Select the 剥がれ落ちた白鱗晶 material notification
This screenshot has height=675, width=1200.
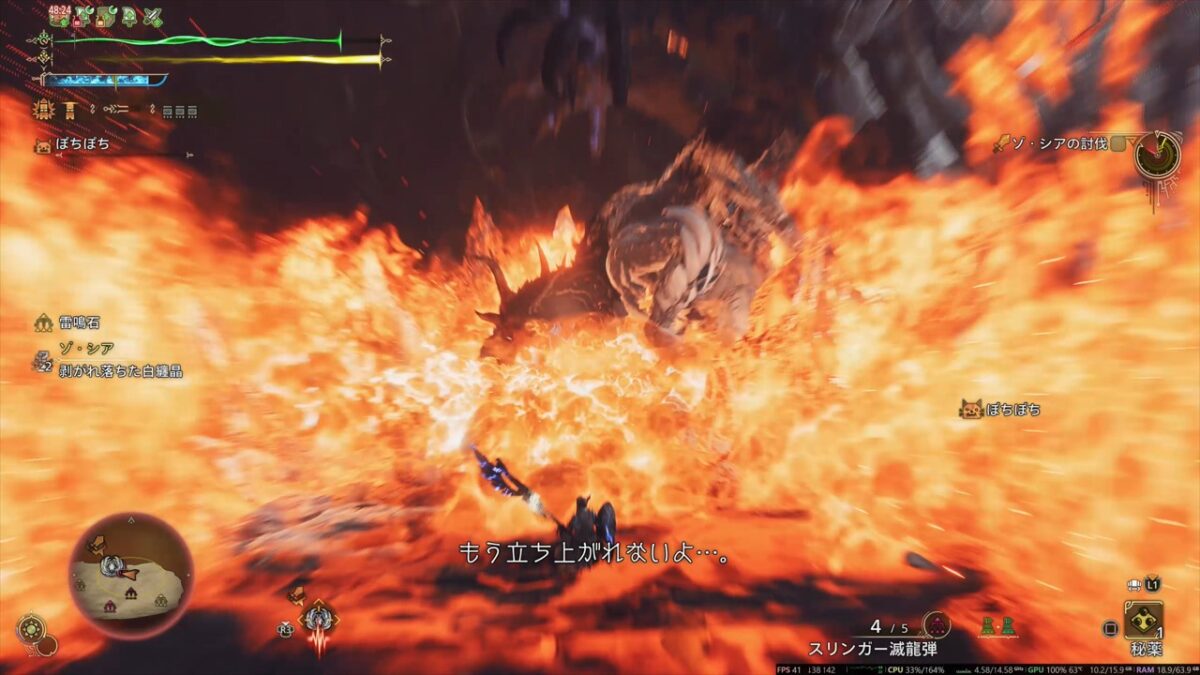[x=118, y=371]
